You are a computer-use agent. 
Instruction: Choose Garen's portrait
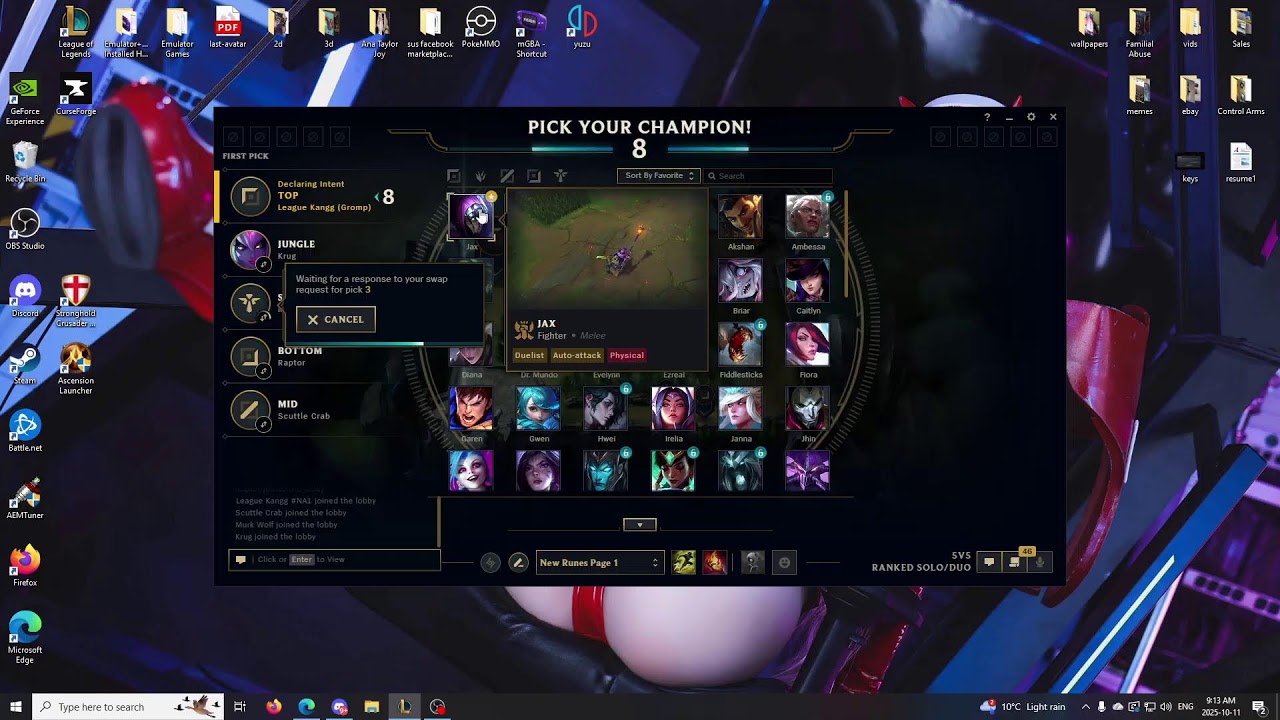tap(471, 409)
